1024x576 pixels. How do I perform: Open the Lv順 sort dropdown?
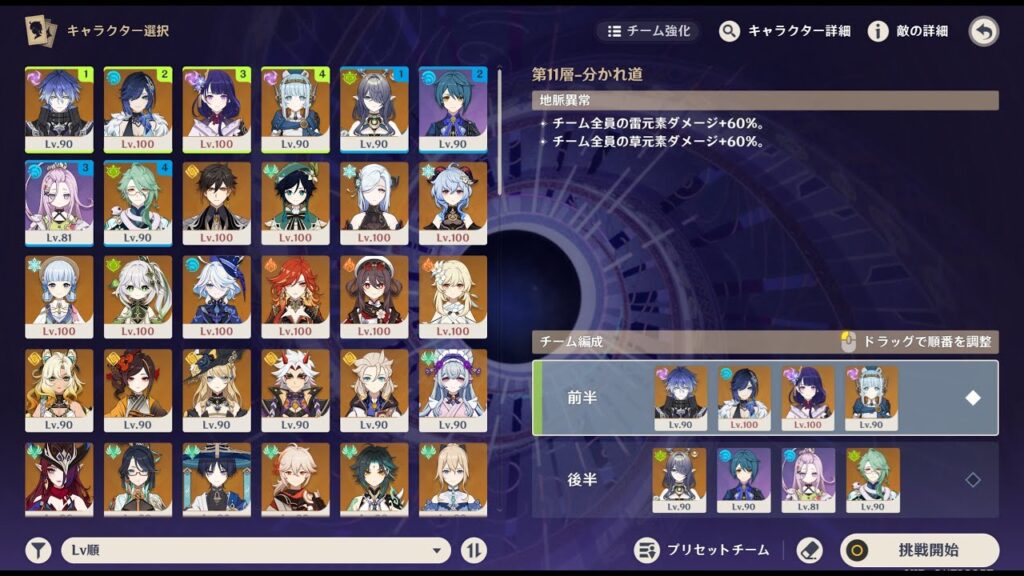256,550
